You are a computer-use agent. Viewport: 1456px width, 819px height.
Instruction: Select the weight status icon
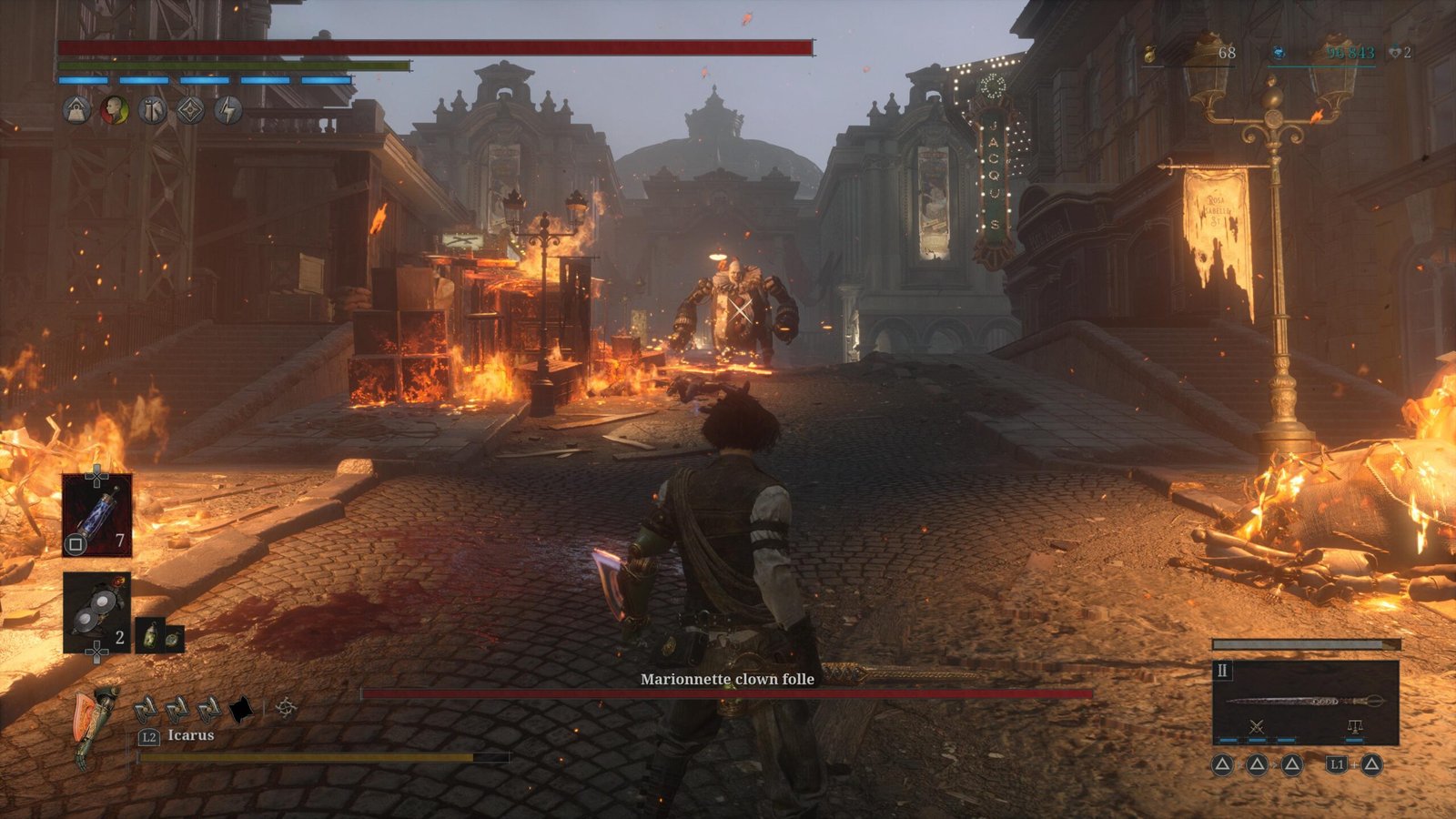77,111
